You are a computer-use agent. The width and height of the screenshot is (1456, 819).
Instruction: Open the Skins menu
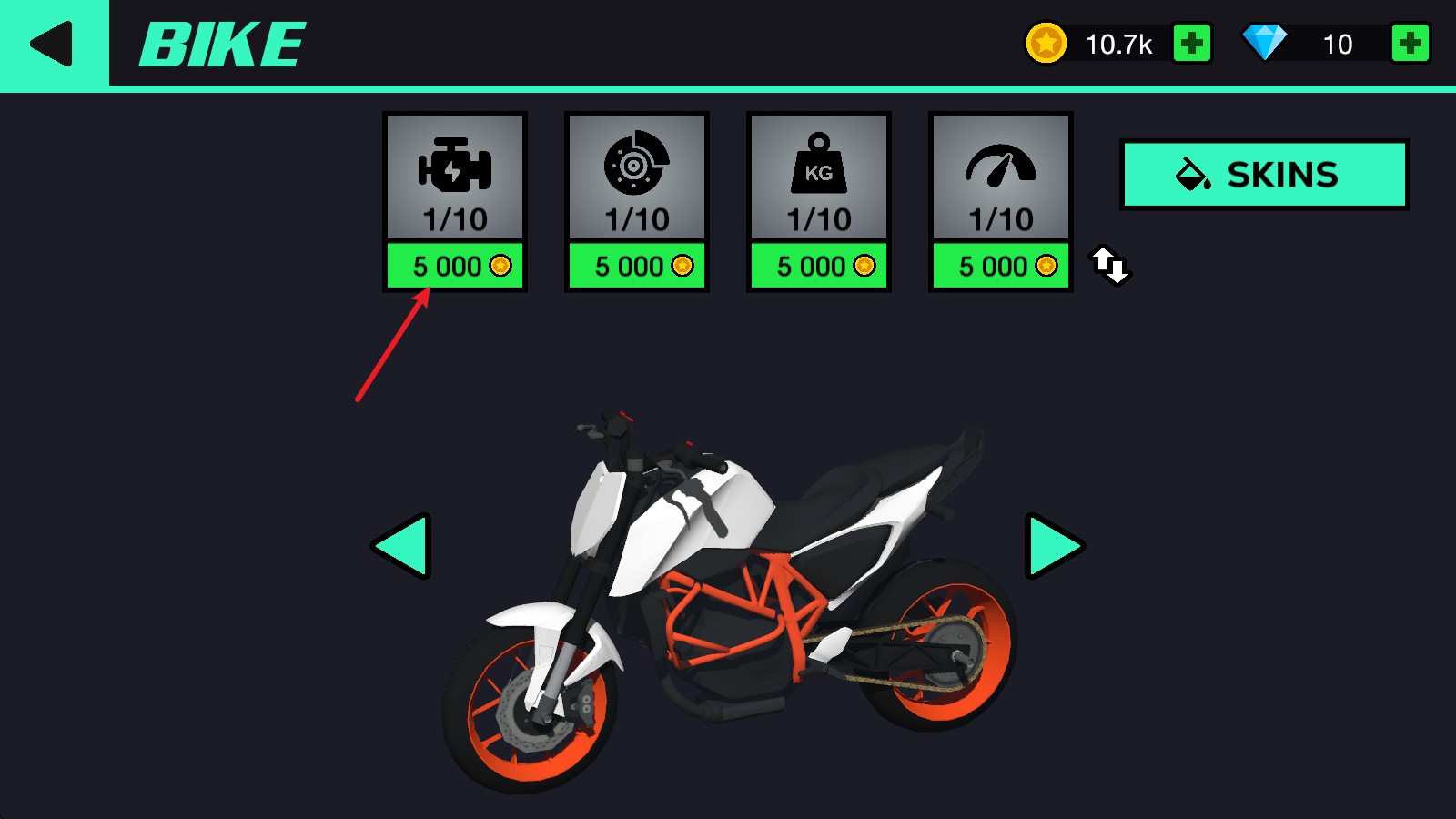pyautogui.click(x=1264, y=174)
